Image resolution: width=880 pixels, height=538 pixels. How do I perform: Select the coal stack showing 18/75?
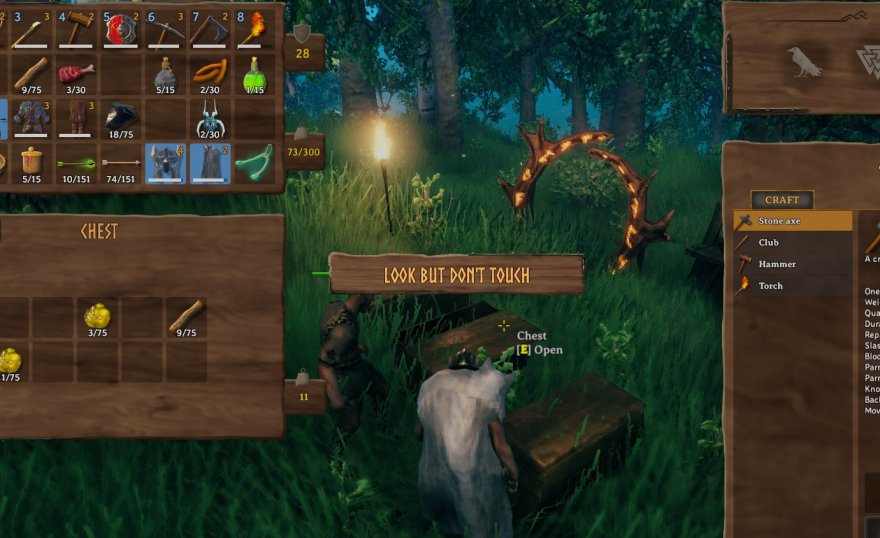point(121,118)
